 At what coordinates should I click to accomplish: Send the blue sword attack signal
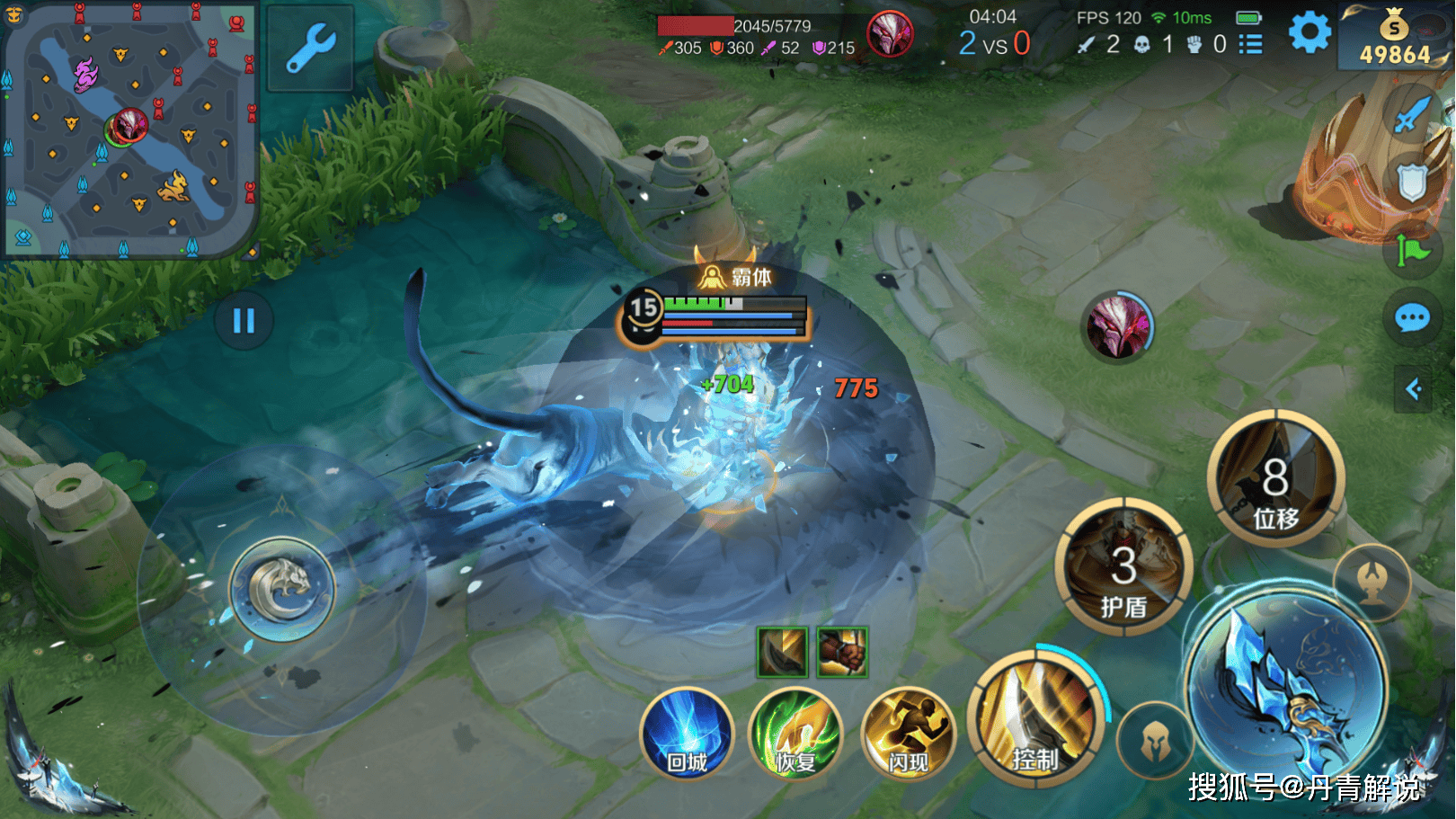pyautogui.click(x=1411, y=114)
